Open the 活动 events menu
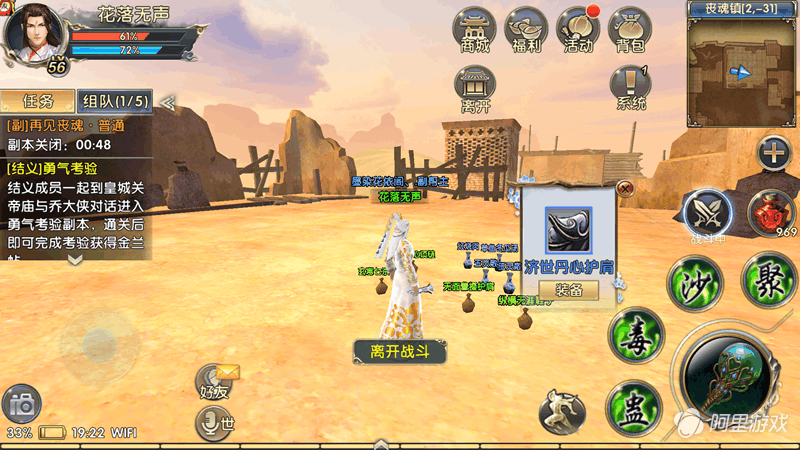The height and width of the screenshot is (450, 800). (x=579, y=28)
